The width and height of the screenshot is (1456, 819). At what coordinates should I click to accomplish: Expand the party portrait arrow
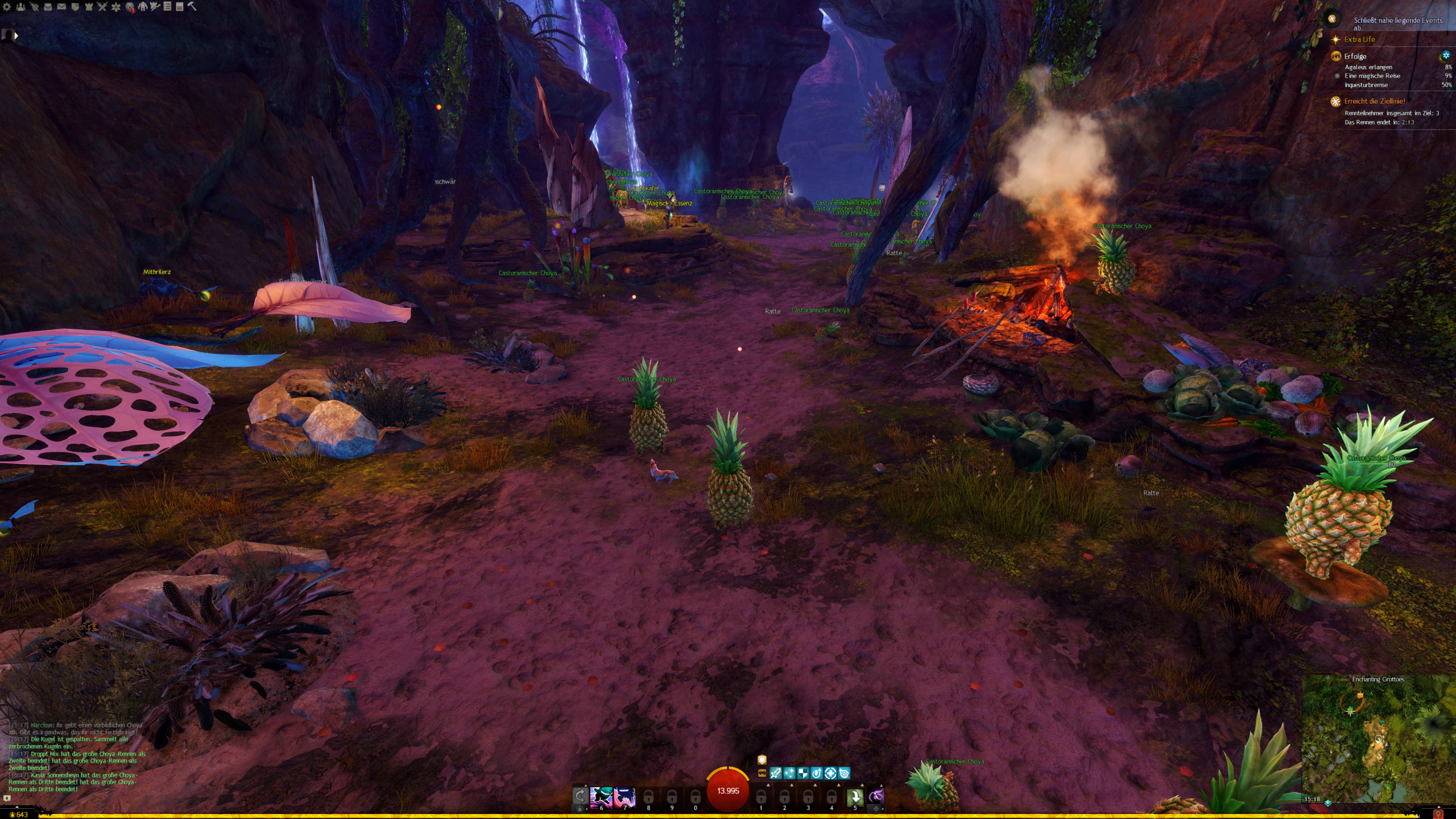click(x=16, y=36)
